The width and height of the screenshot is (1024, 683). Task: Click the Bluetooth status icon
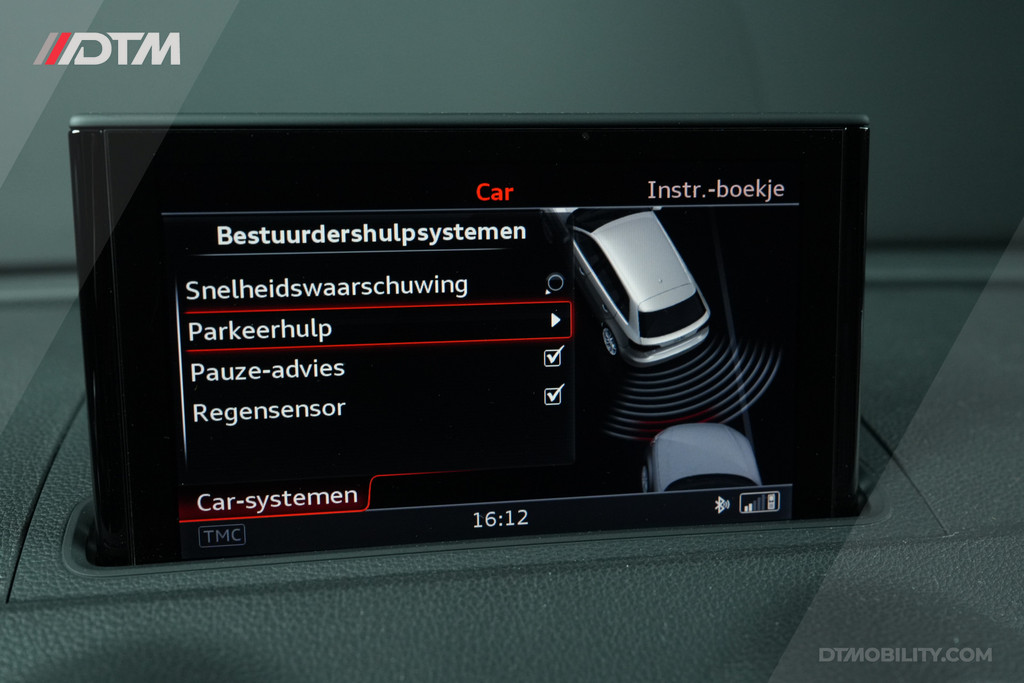point(721,504)
